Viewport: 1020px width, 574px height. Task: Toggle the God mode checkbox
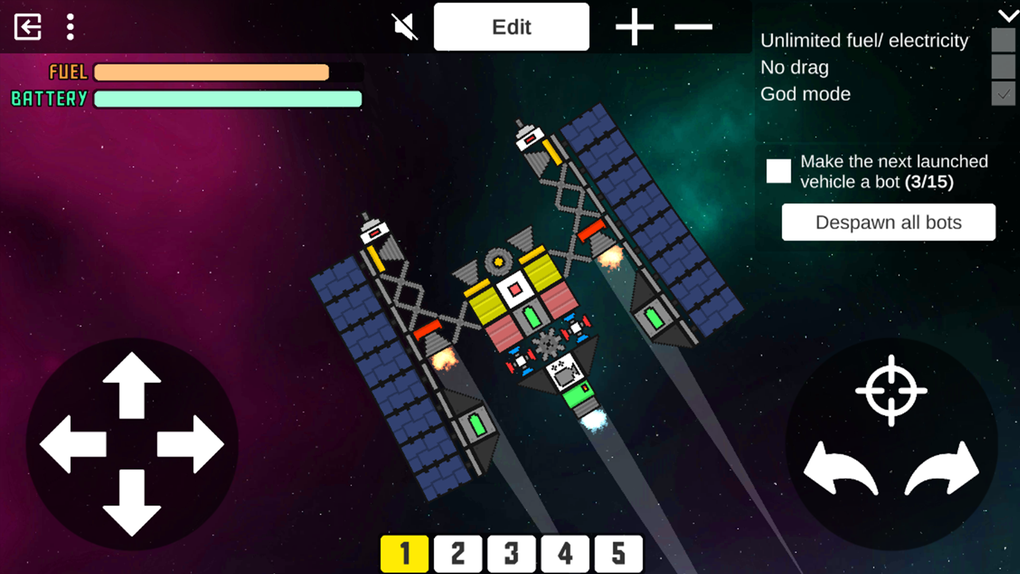point(1003,94)
